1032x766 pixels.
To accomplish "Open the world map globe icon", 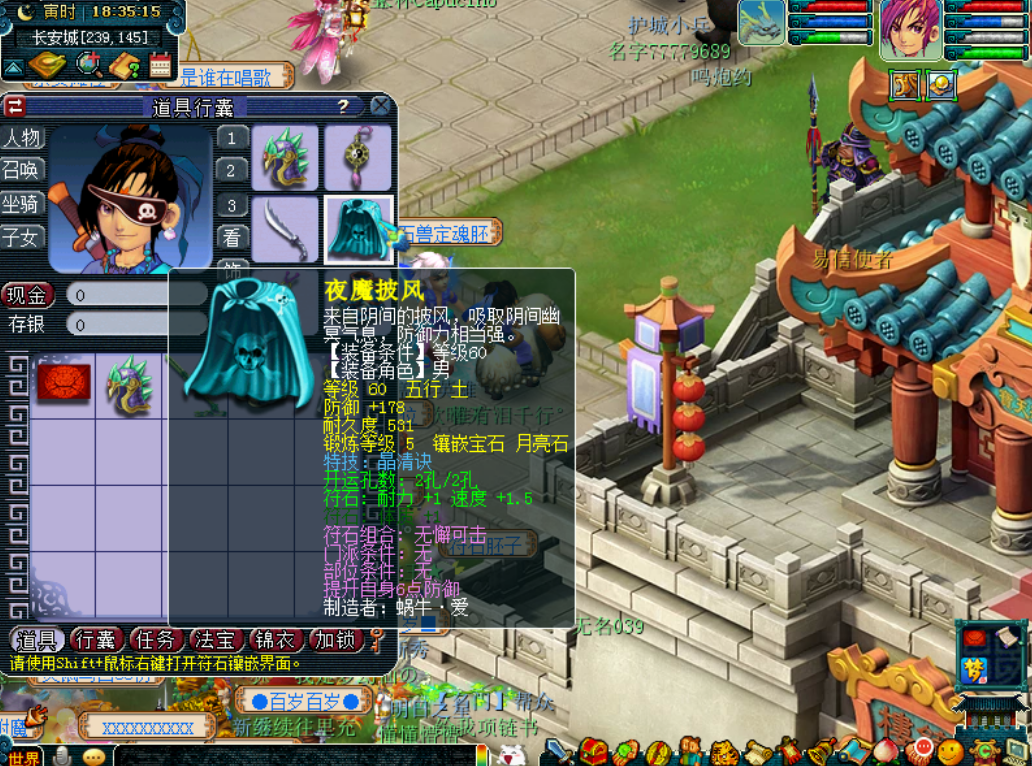I will [89, 65].
